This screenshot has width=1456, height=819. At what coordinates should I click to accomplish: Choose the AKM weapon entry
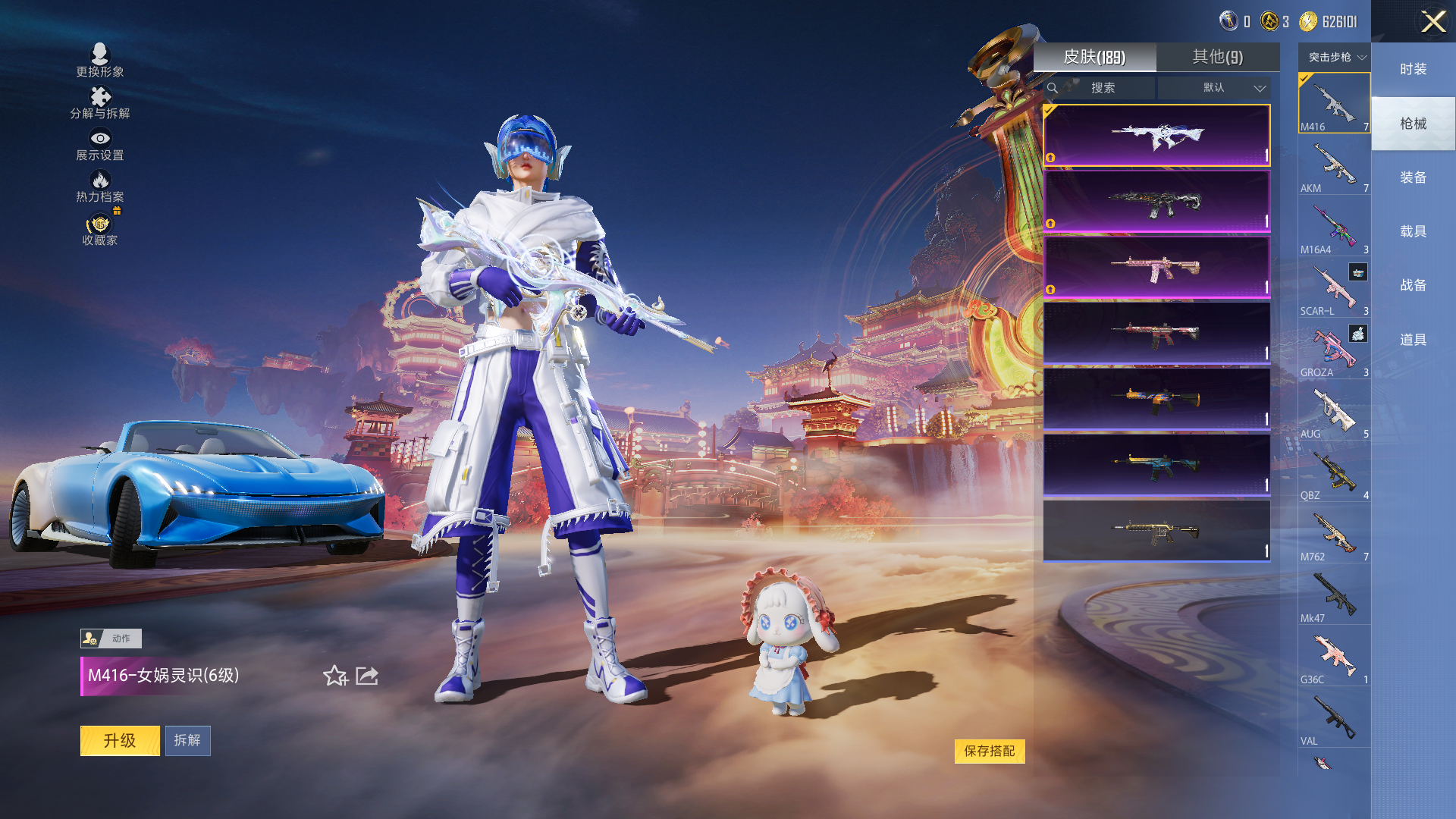pos(1334,165)
